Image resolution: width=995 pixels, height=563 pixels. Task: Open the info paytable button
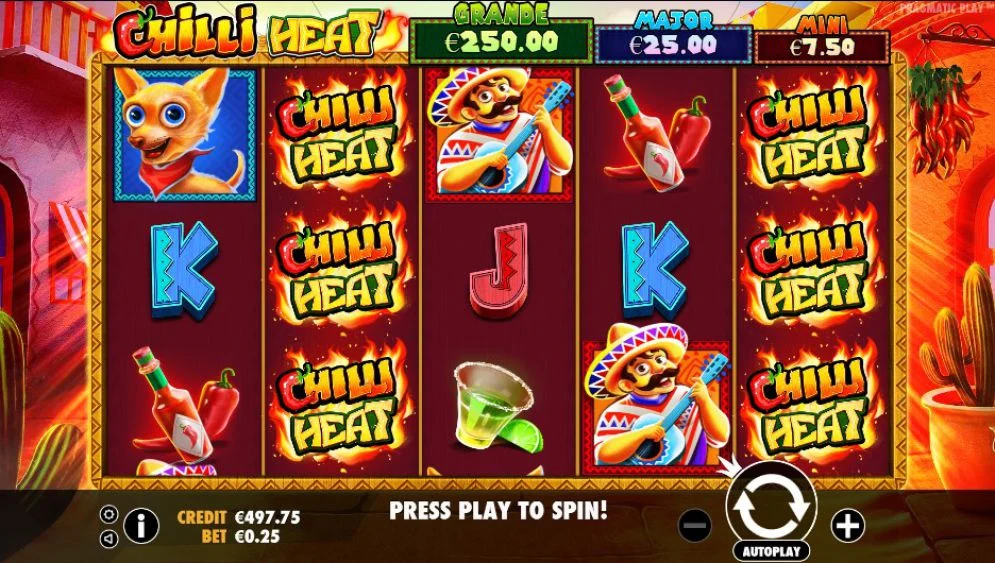pyautogui.click(x=142, y=524)
